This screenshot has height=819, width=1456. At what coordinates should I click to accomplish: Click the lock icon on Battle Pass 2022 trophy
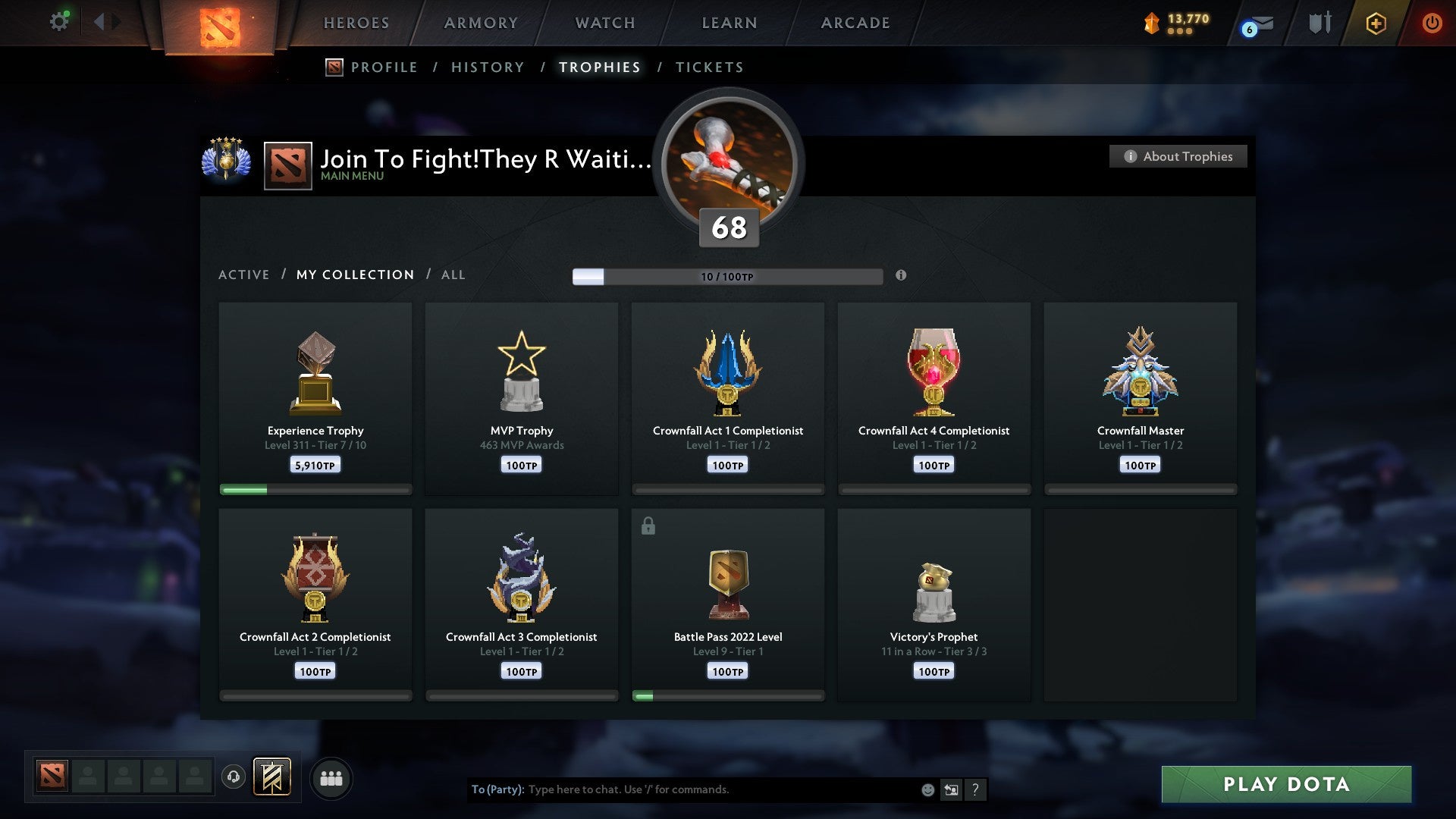pyautogui.click(x=649, y=525)
